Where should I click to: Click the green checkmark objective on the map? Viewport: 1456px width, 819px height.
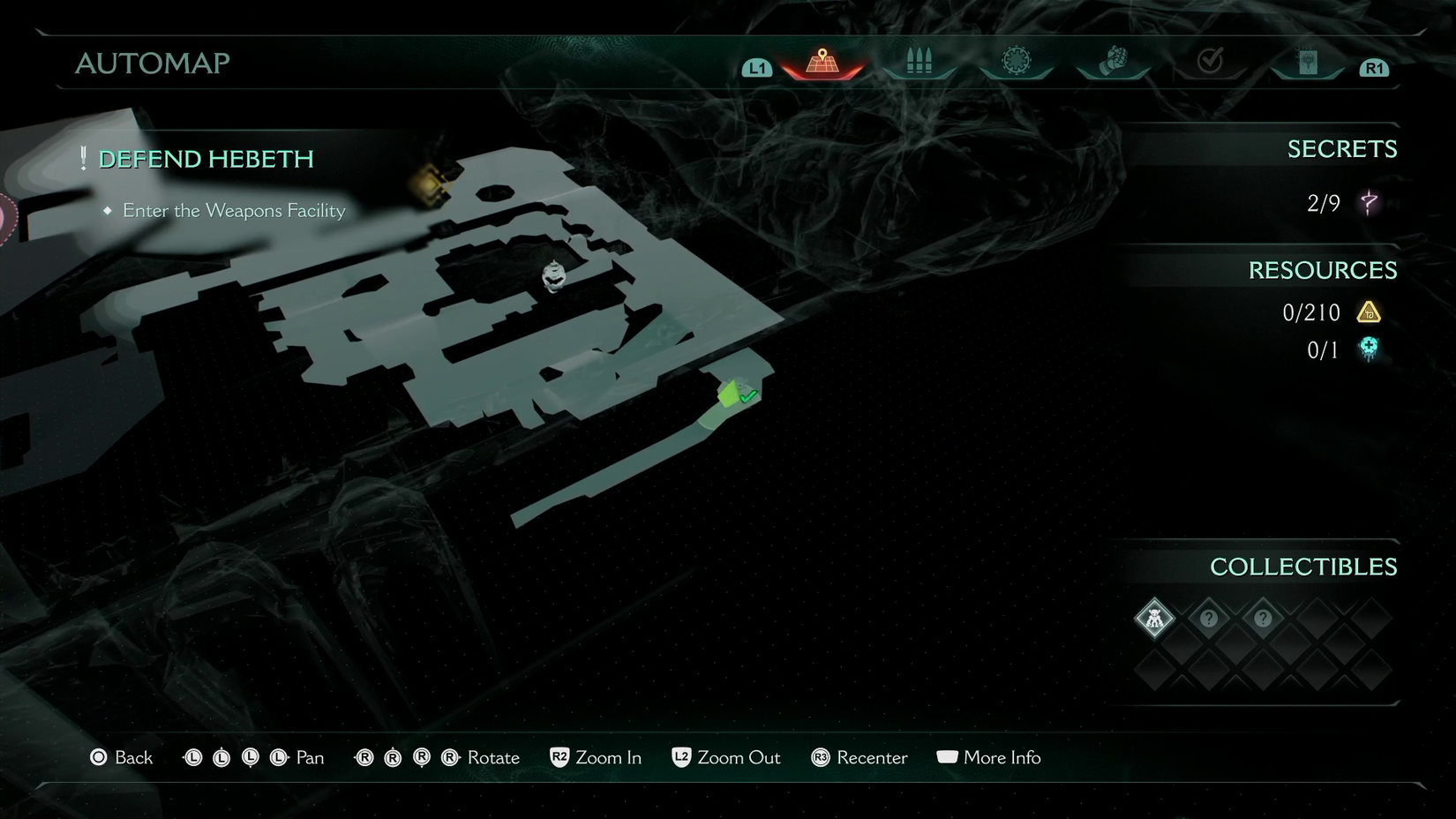749,396
